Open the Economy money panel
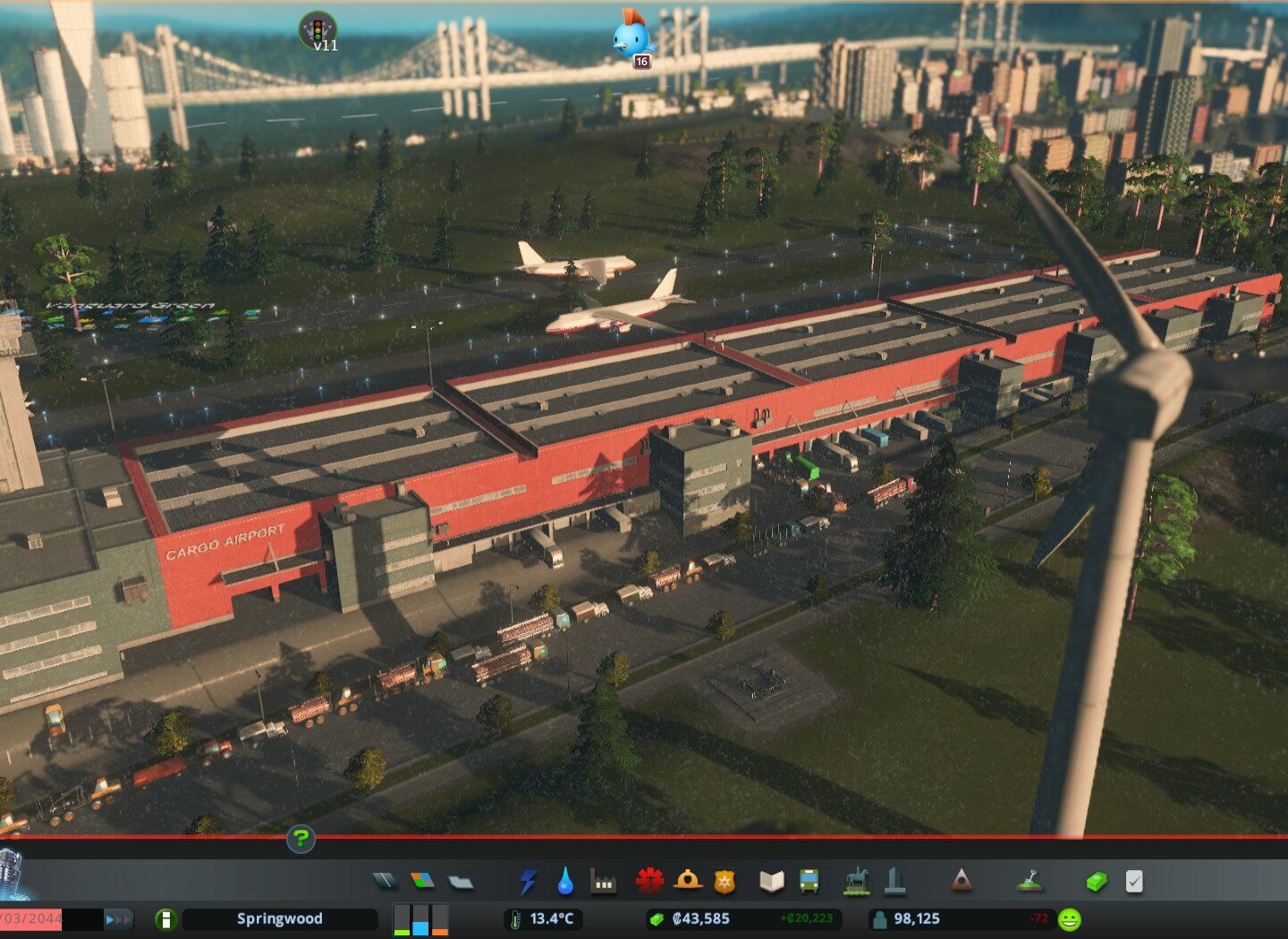The width and height of the screenshot is (1288, 939). tap(1097, 883)
